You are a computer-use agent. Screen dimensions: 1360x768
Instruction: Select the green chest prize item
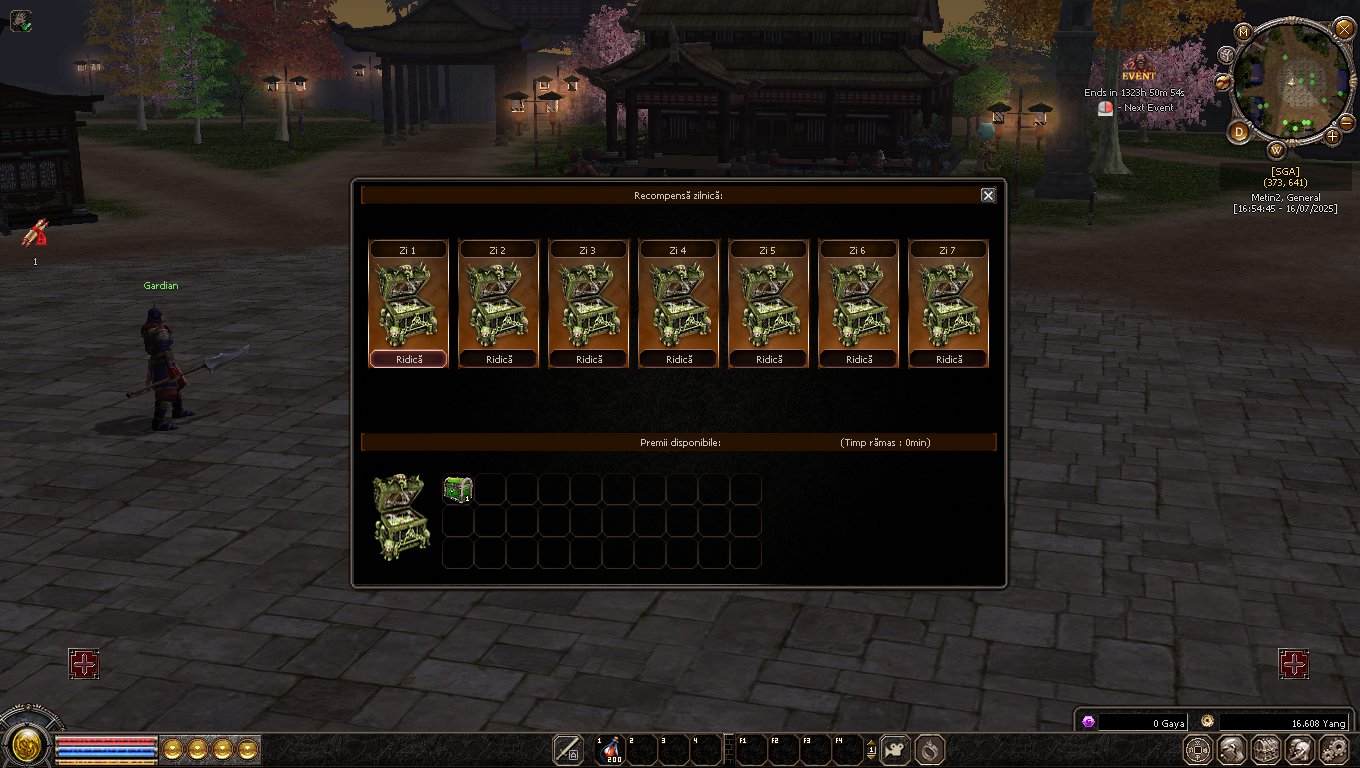click(x=458, y=489)
